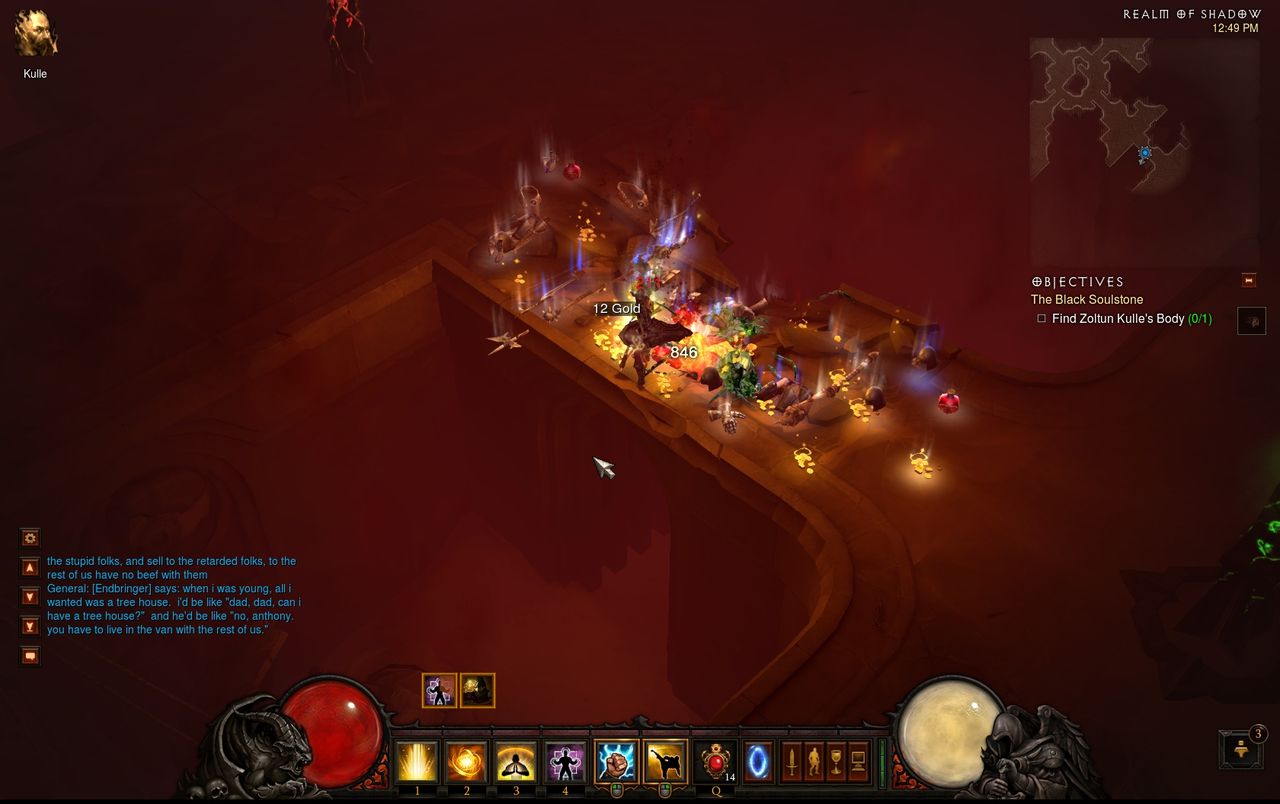Open the game menu with the computer icon
The width and height of the screenshot is (1280, 804).
coord(858,763)
